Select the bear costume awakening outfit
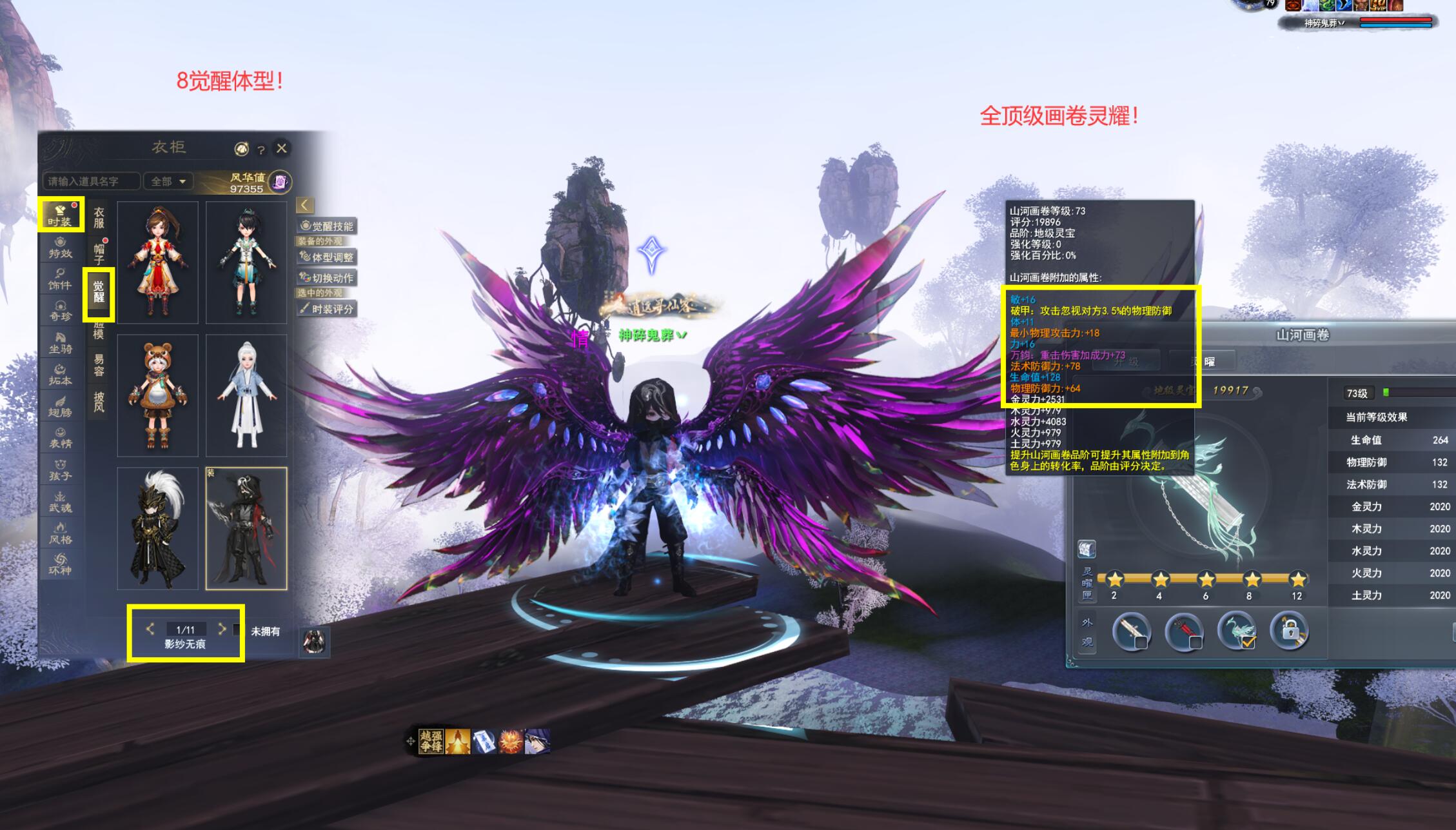The width and height of the screenshot is (1456, 830). click(x=158, y=395)
